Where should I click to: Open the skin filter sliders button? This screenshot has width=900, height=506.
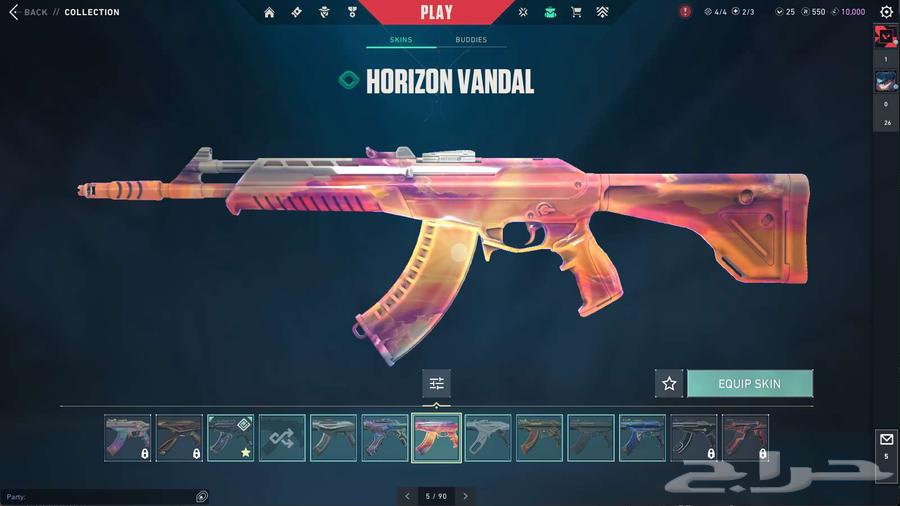pyautogui.click(x=436, y=383)
